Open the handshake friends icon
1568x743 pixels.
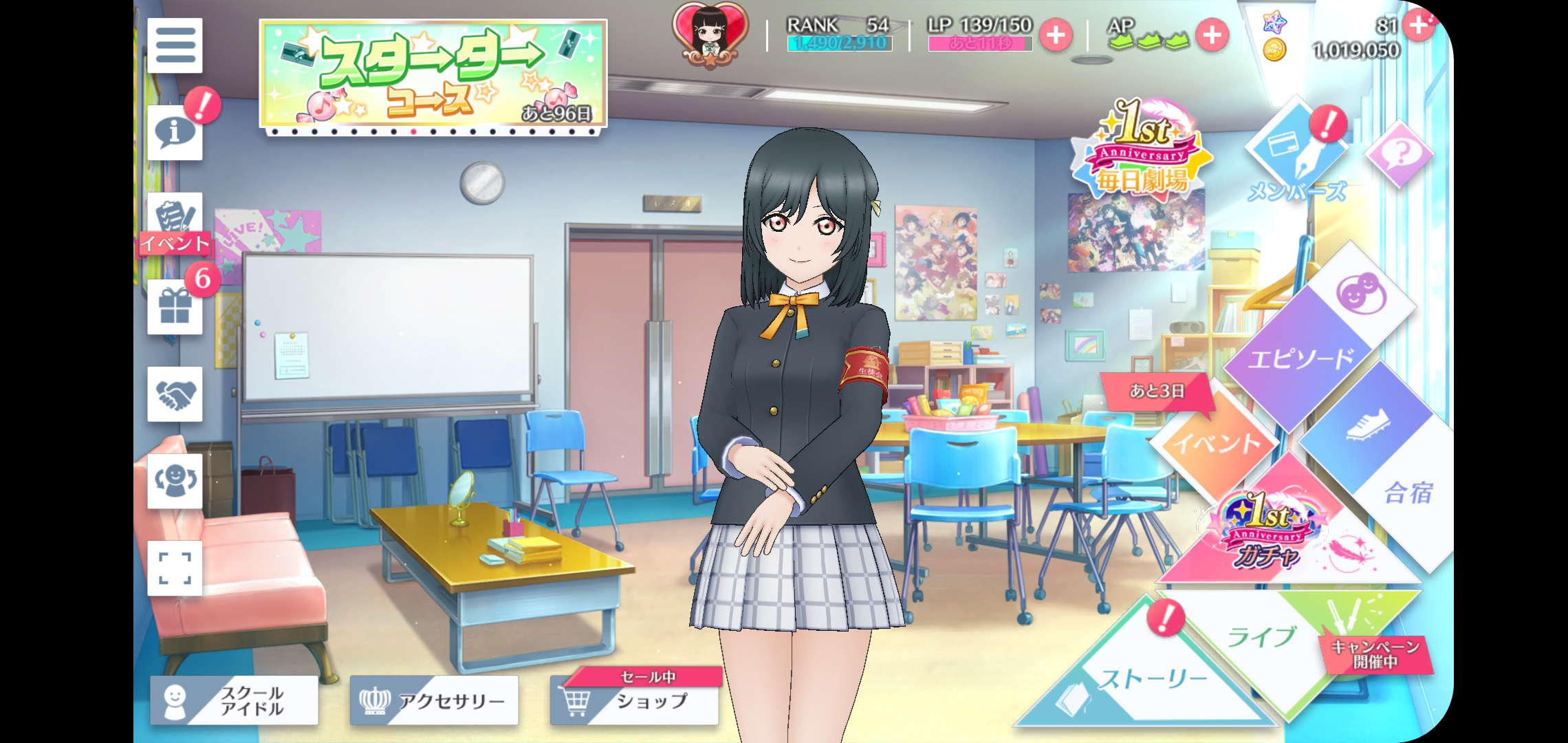(x=175, y=394)
